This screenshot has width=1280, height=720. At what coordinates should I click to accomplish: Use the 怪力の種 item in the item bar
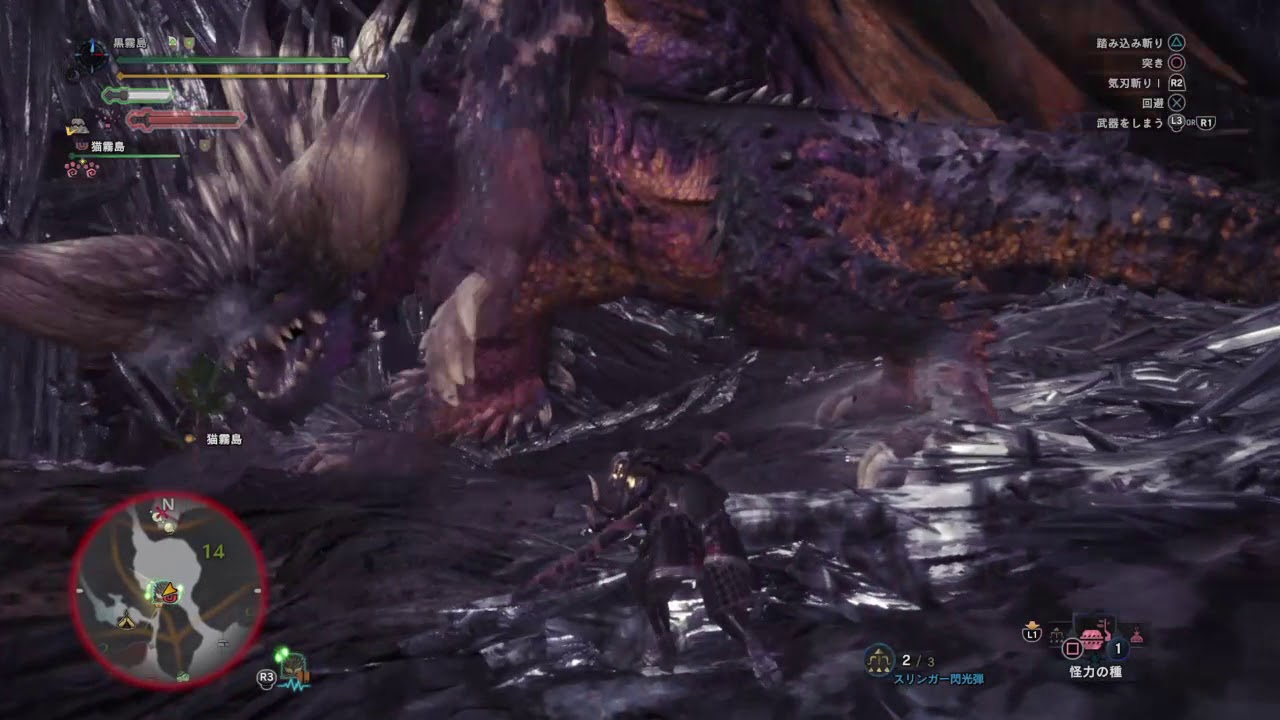tap(1094, 638)
